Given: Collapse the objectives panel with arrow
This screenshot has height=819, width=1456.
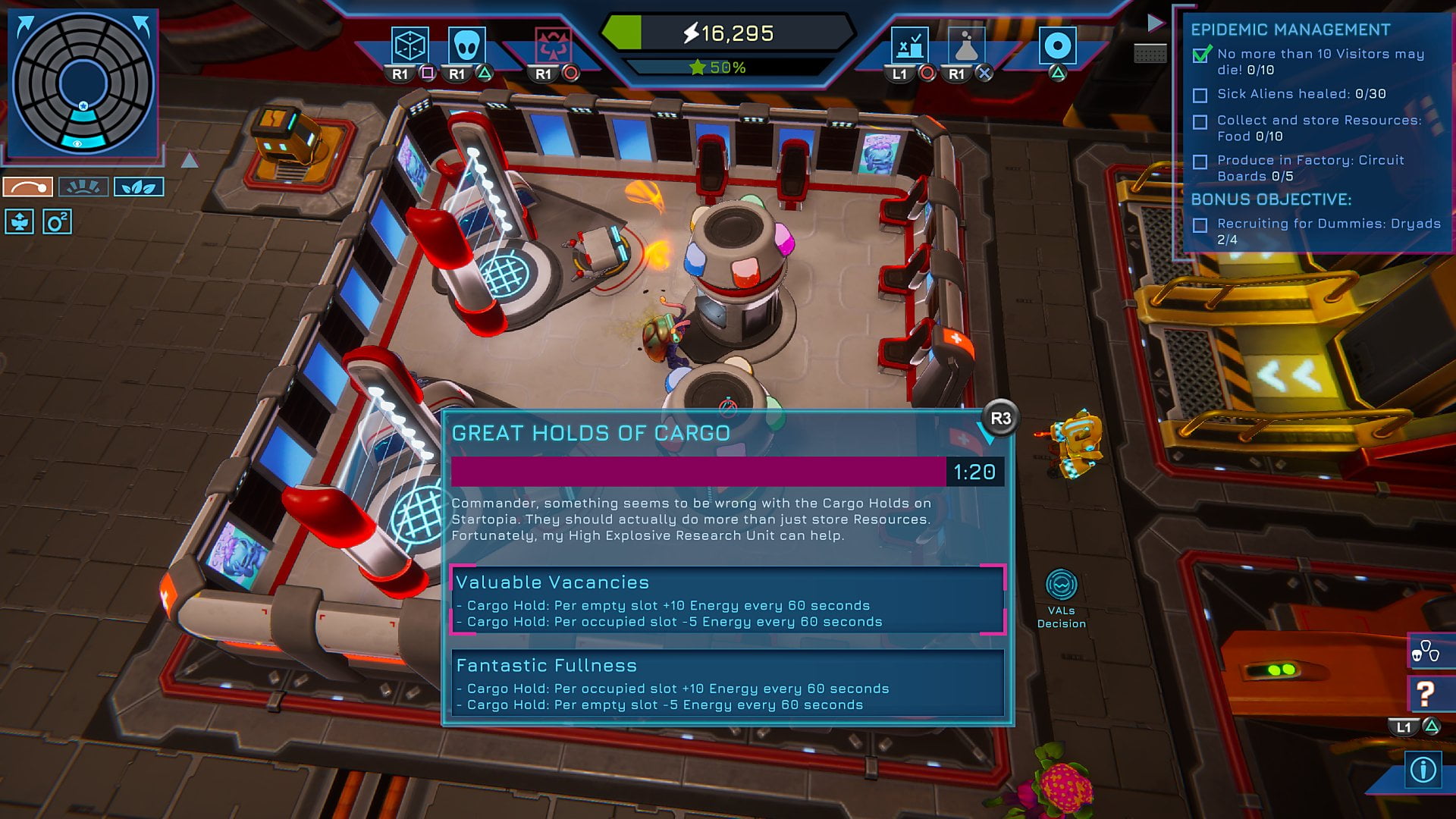Looking at the screenshot, I should 1155,23.
